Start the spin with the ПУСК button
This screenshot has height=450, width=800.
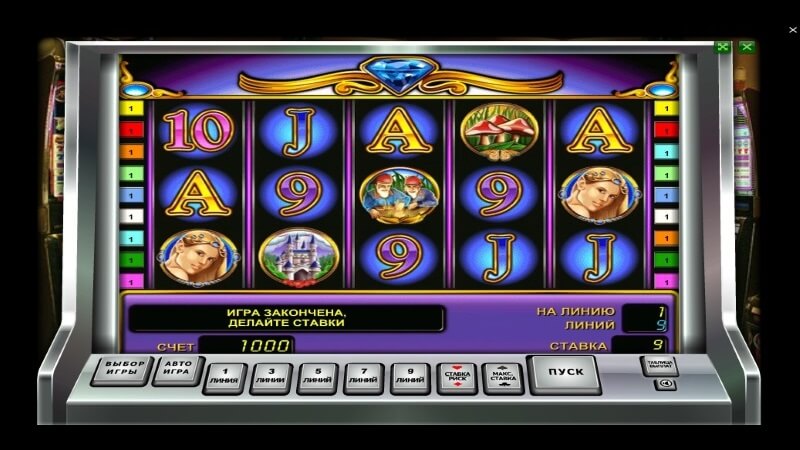[563, 373]
